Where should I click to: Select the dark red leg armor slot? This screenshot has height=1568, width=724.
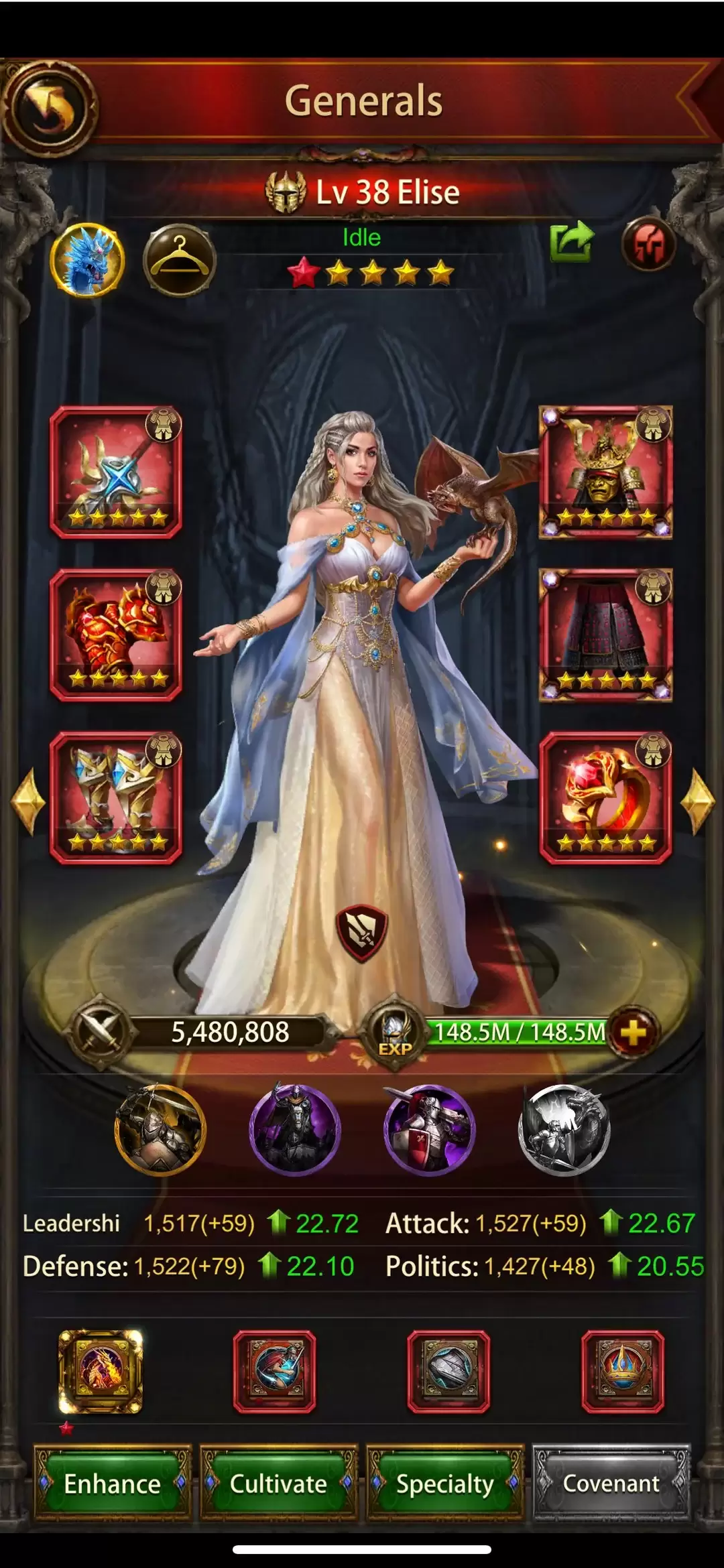tap(606, 635)
